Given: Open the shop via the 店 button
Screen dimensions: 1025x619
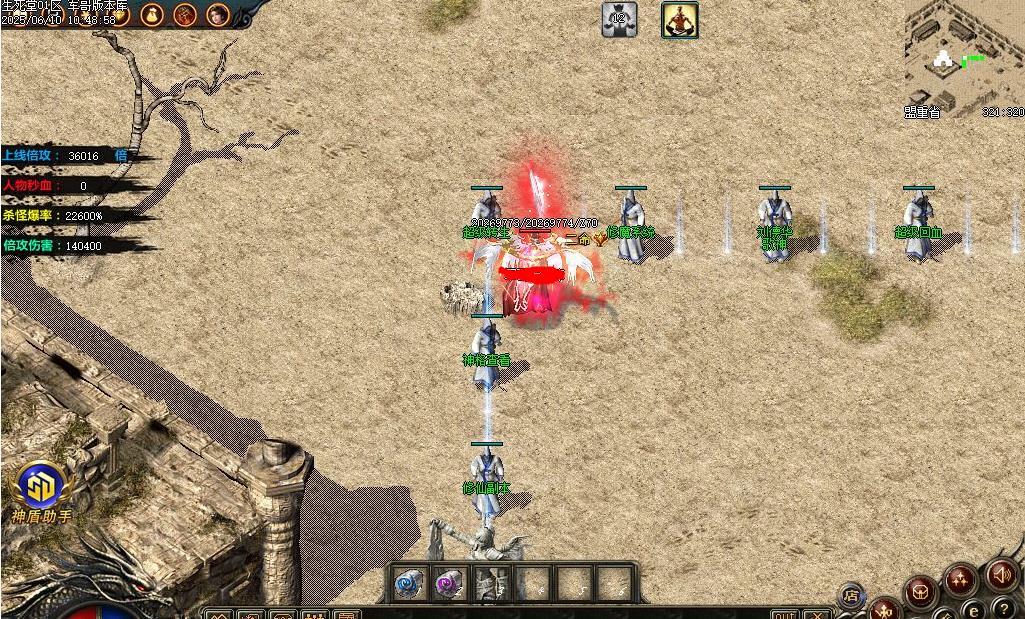Looking at the screenshot, I should 851,596.
